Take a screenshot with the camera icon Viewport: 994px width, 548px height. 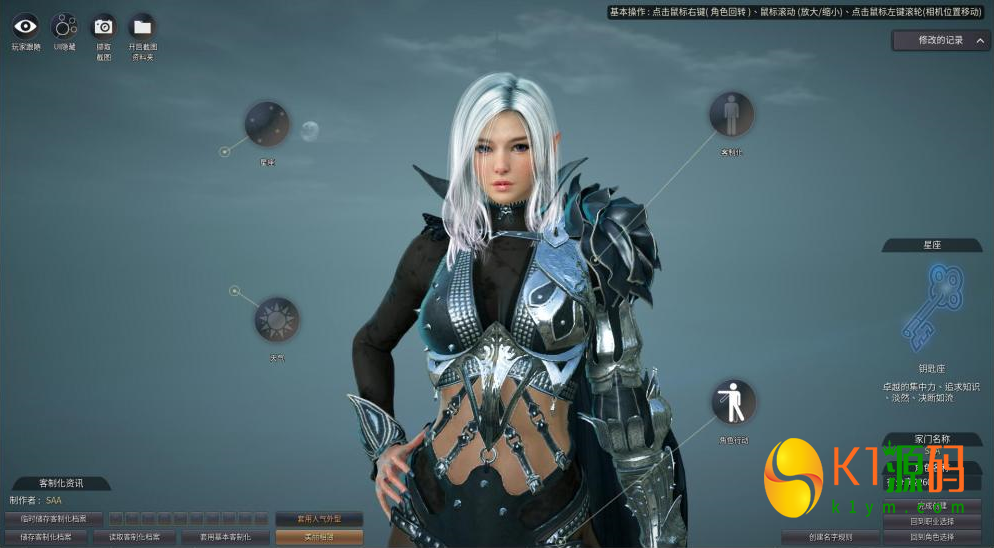(103, 27)
